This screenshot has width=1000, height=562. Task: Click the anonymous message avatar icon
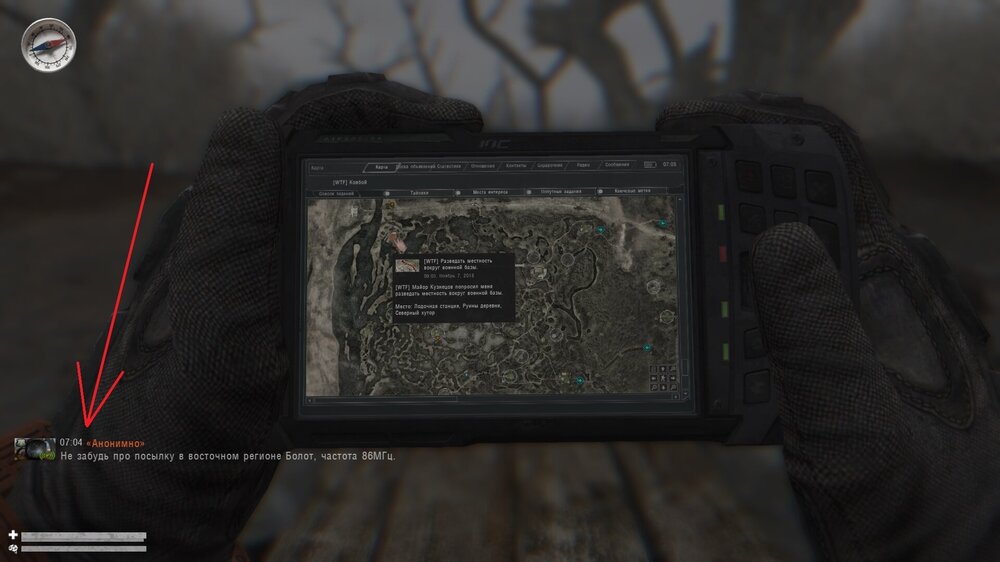click(x=34, y=449)
